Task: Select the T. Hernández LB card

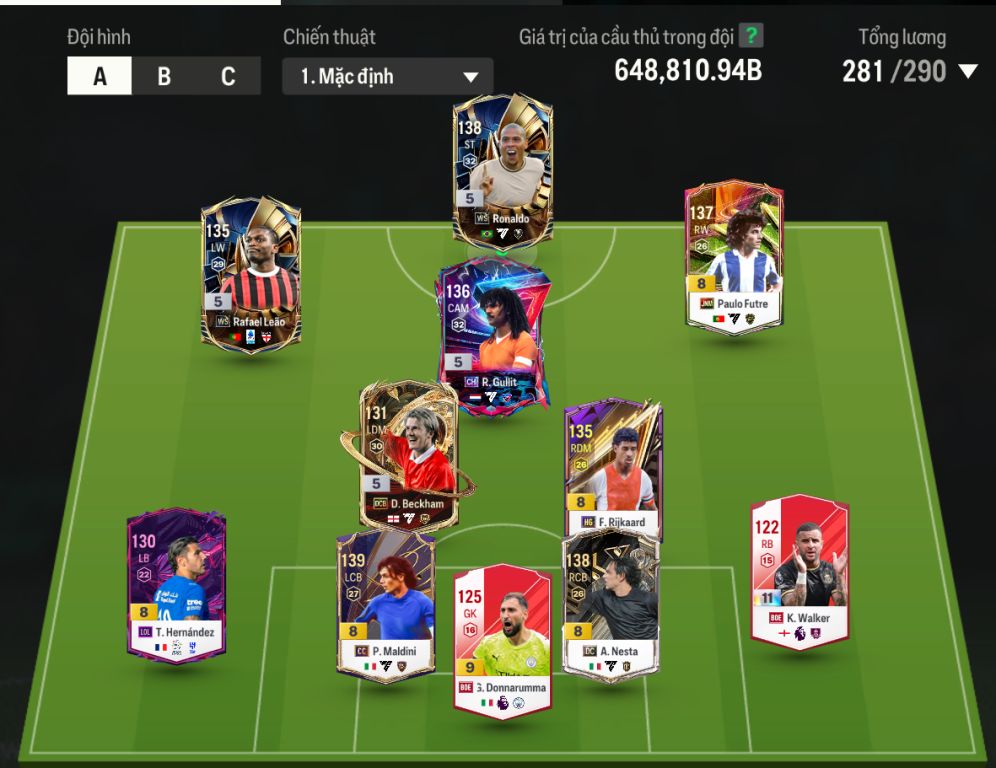Action: pos(176,583)
